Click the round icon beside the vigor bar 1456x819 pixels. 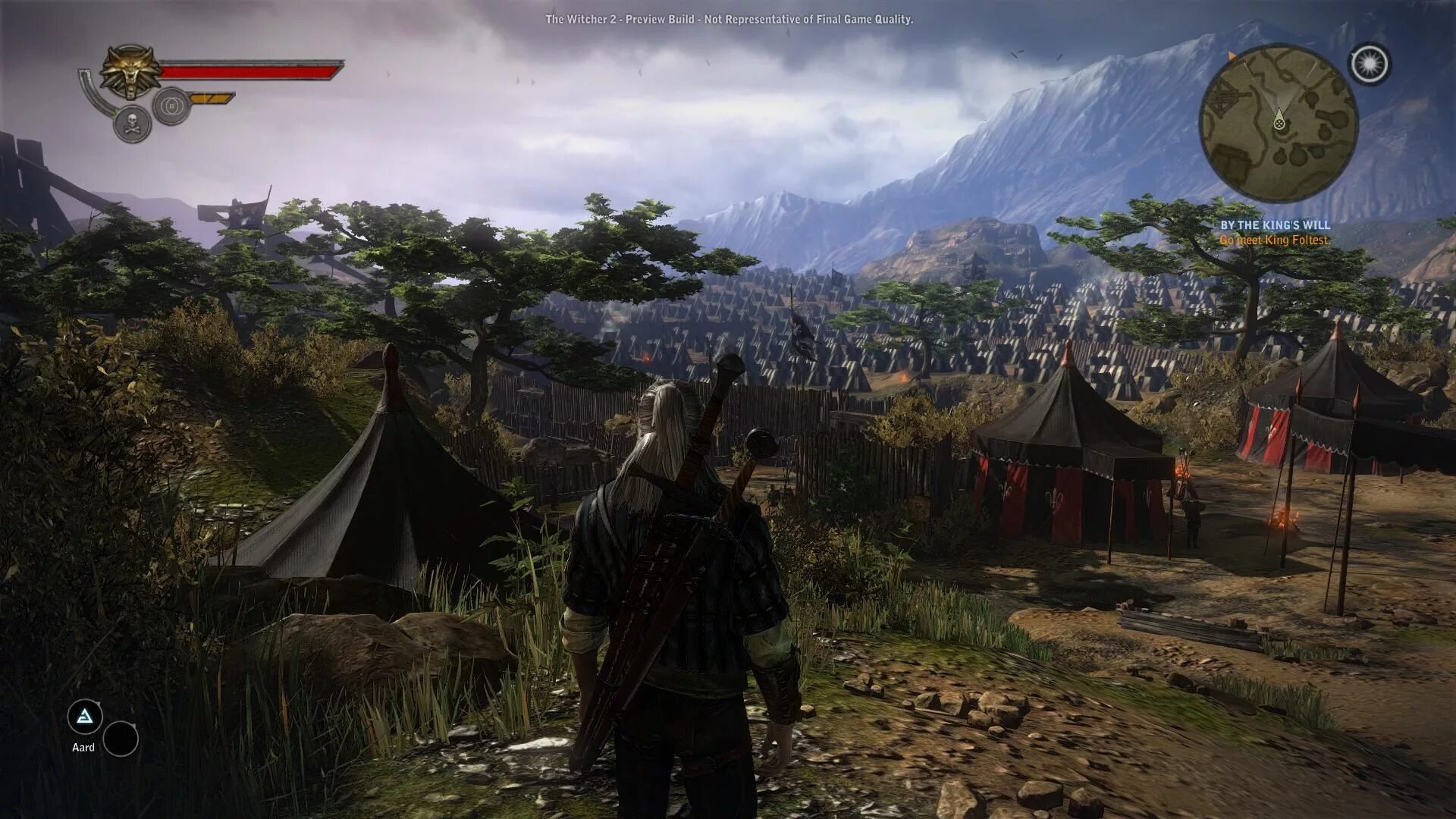coord(171,105)
